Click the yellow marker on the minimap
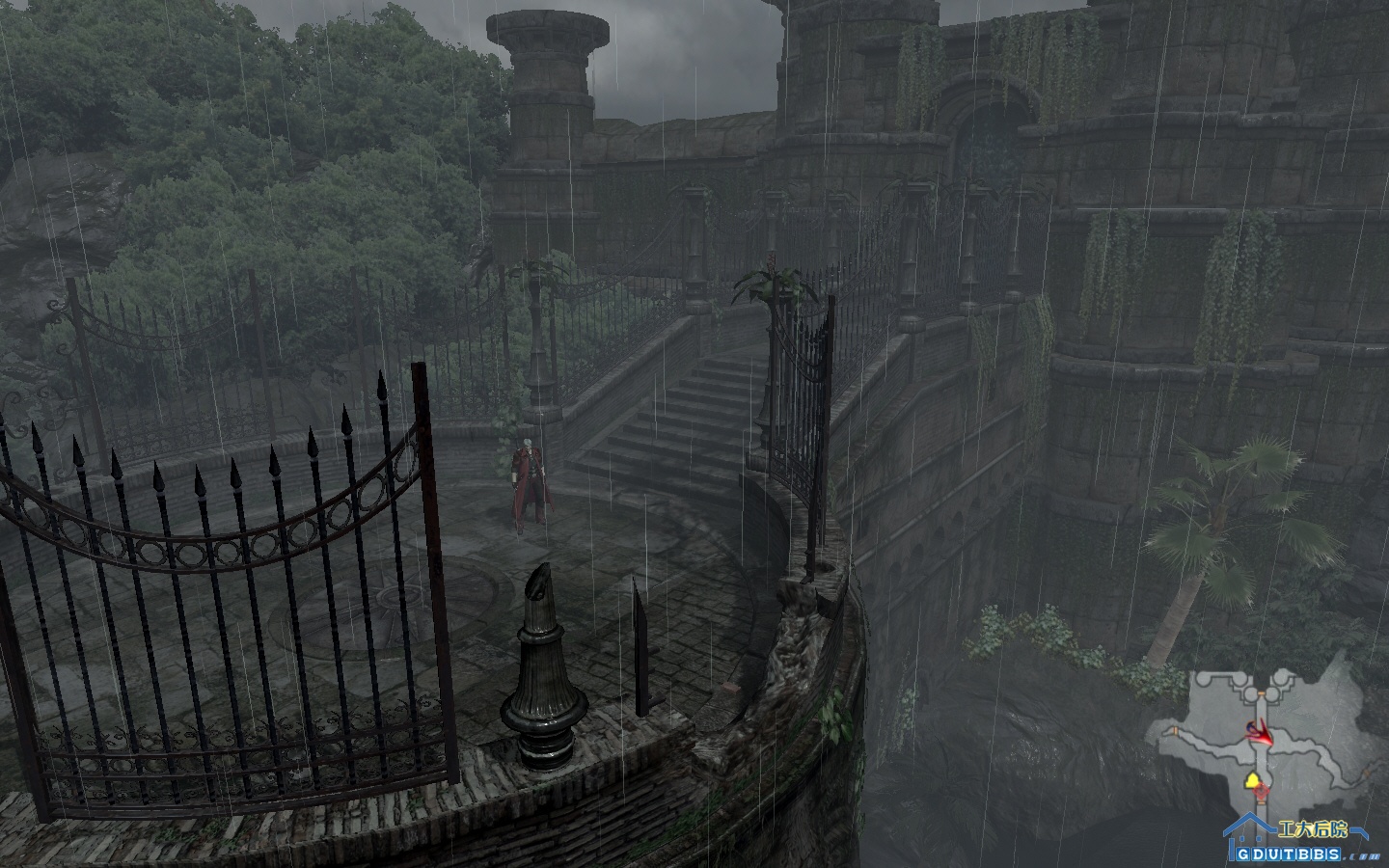 point(1252,777)
